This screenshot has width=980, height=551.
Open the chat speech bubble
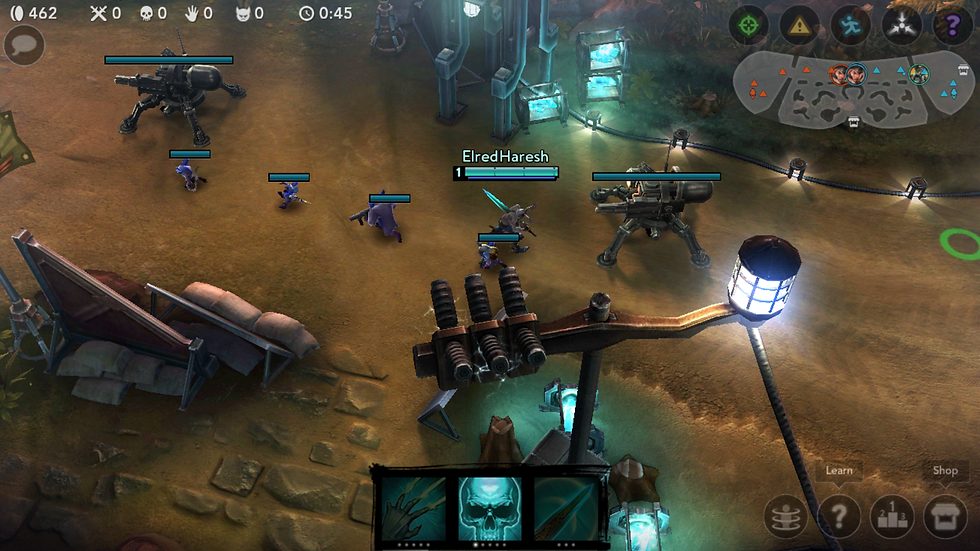click(24, 45)
